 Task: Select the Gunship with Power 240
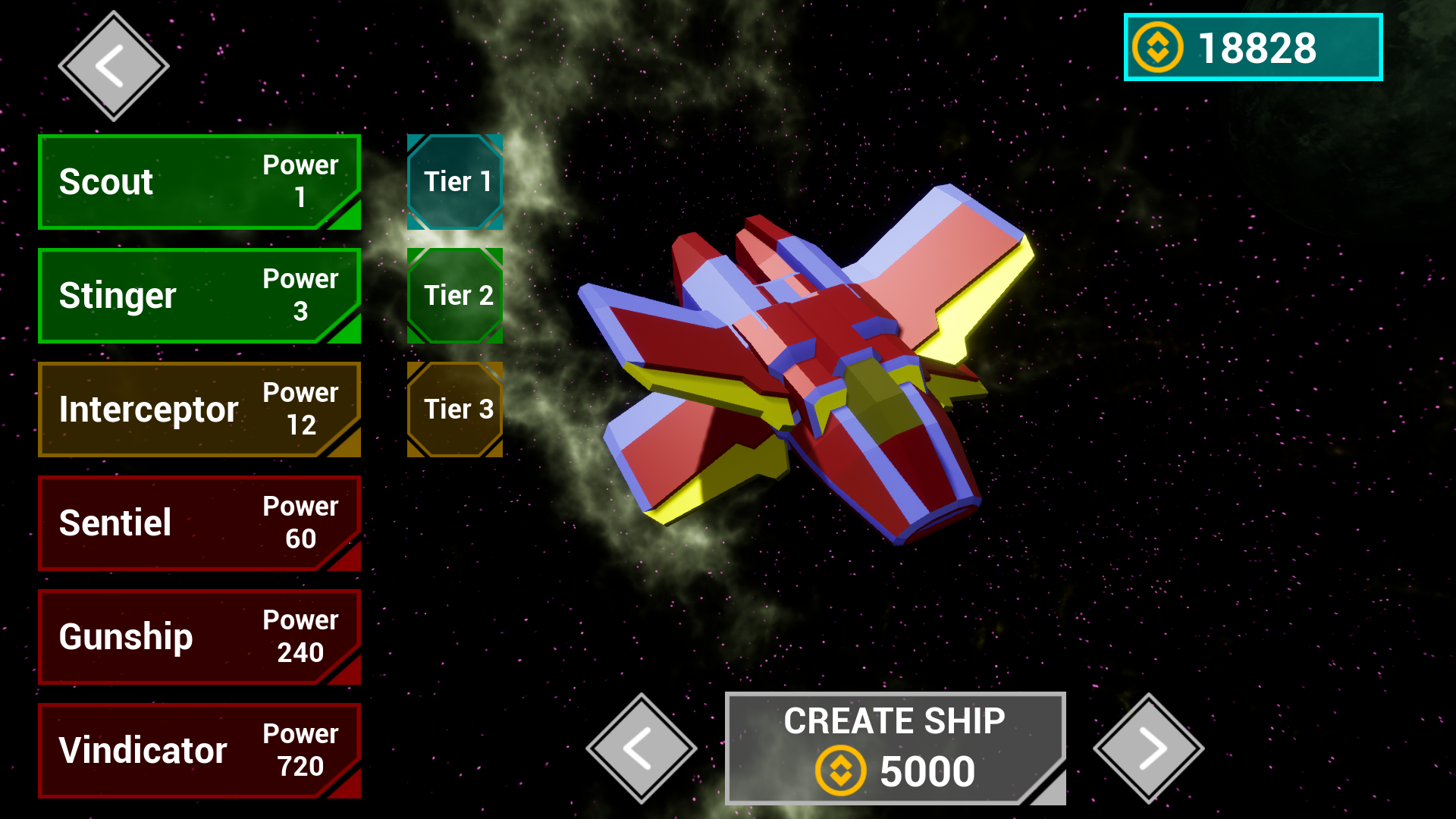(x=199, y=637)
